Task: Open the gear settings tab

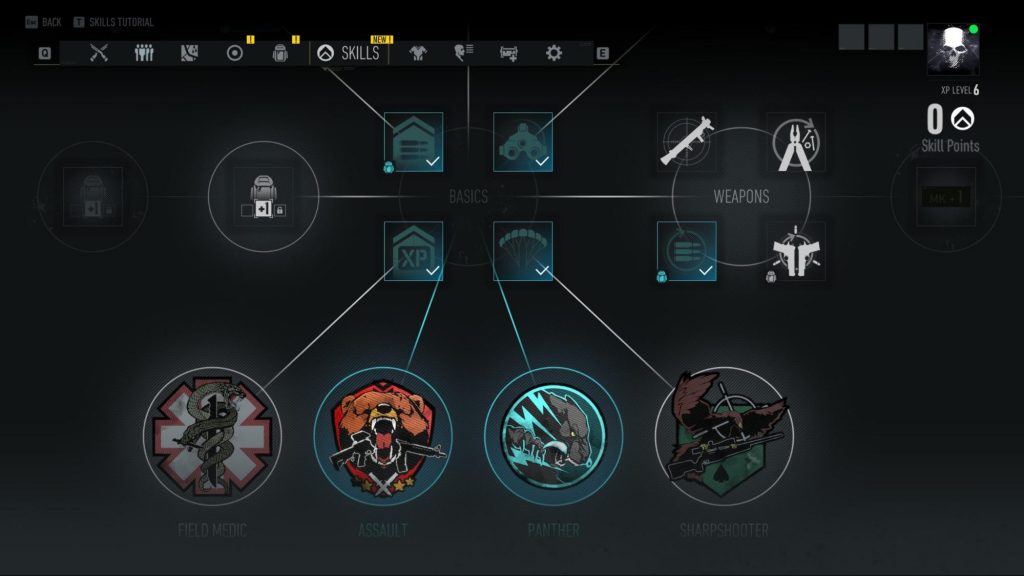Action: (554, 53)
